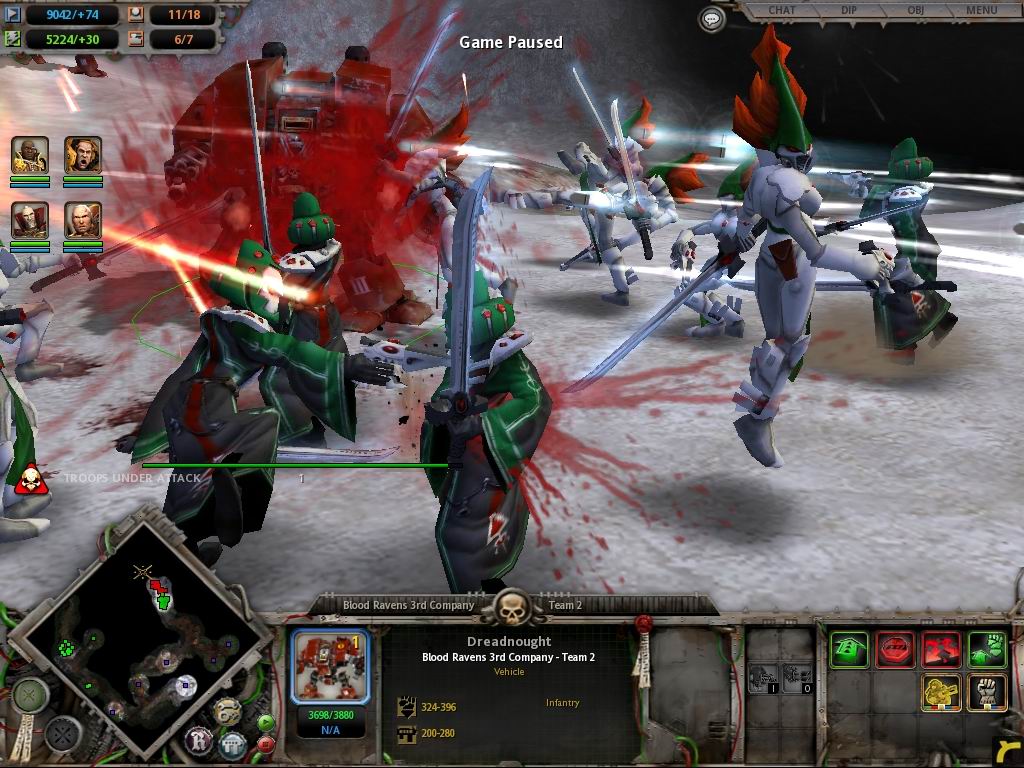Show the OBJ objectives list
The image size is (1024, 768).
click(914, 11)
